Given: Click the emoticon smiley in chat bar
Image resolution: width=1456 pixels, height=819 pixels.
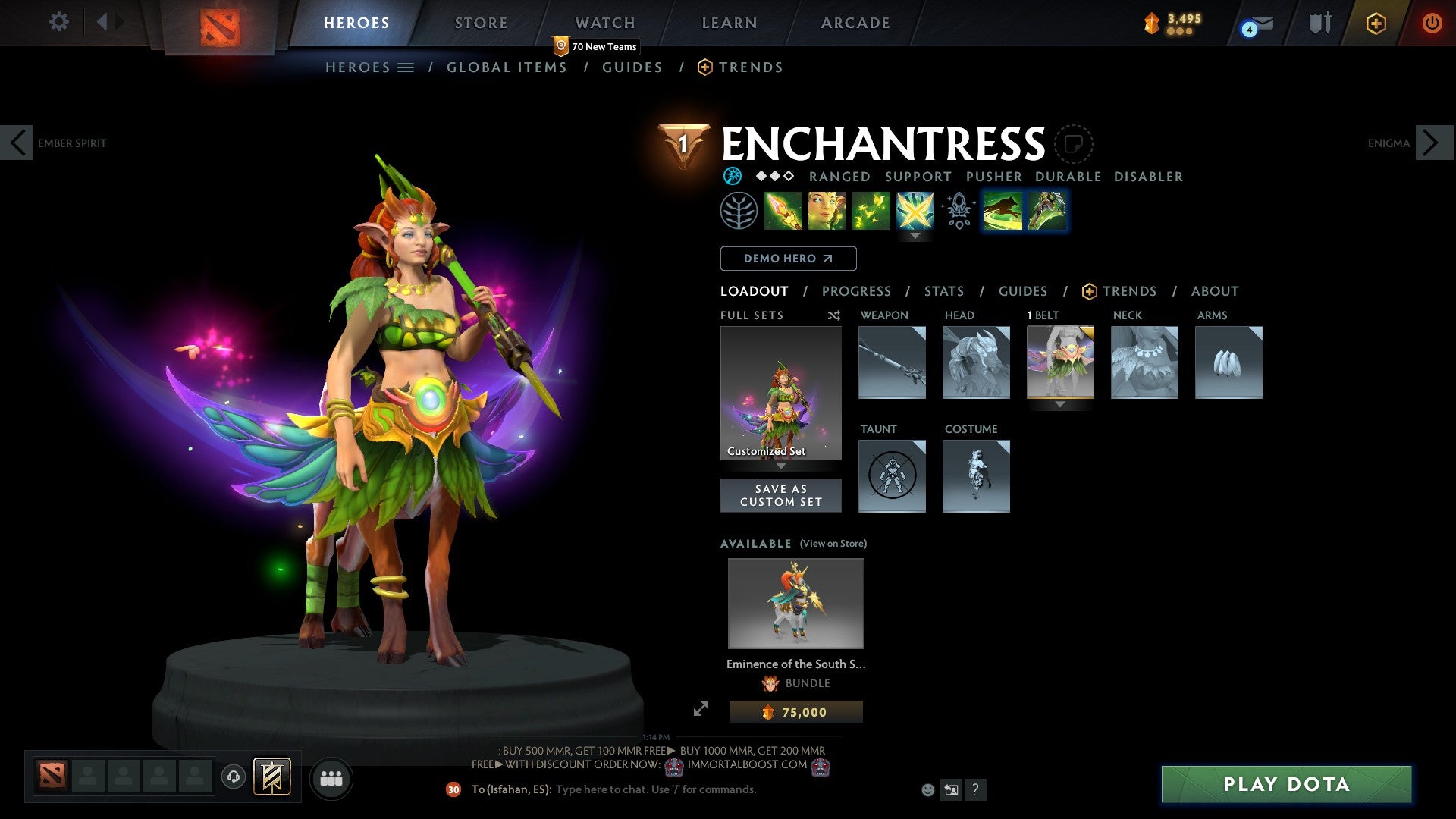Looking at the screenshot, I should click(926, 789).
